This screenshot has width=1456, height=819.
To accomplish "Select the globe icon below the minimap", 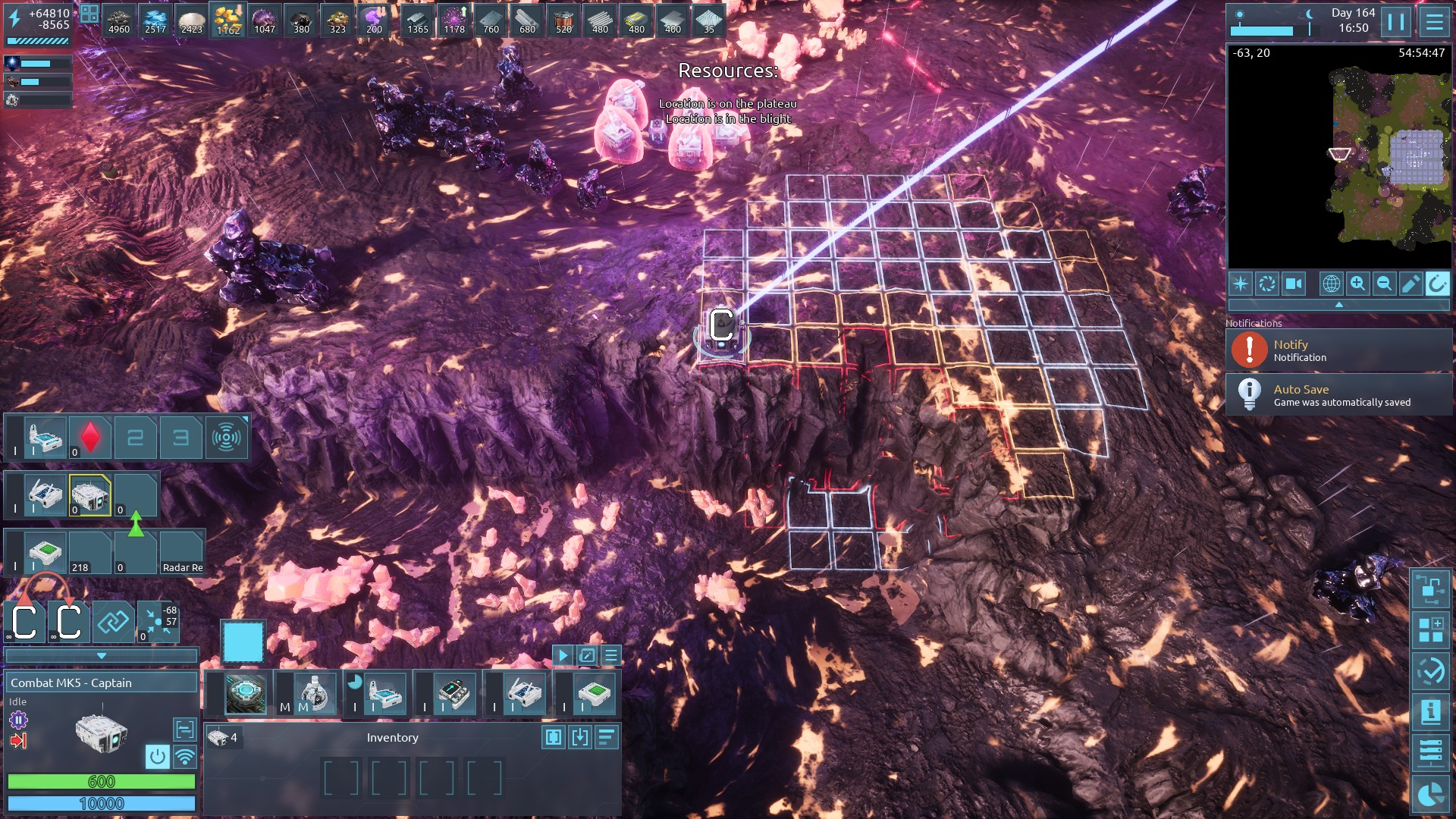I will (x=1331, y=284).
